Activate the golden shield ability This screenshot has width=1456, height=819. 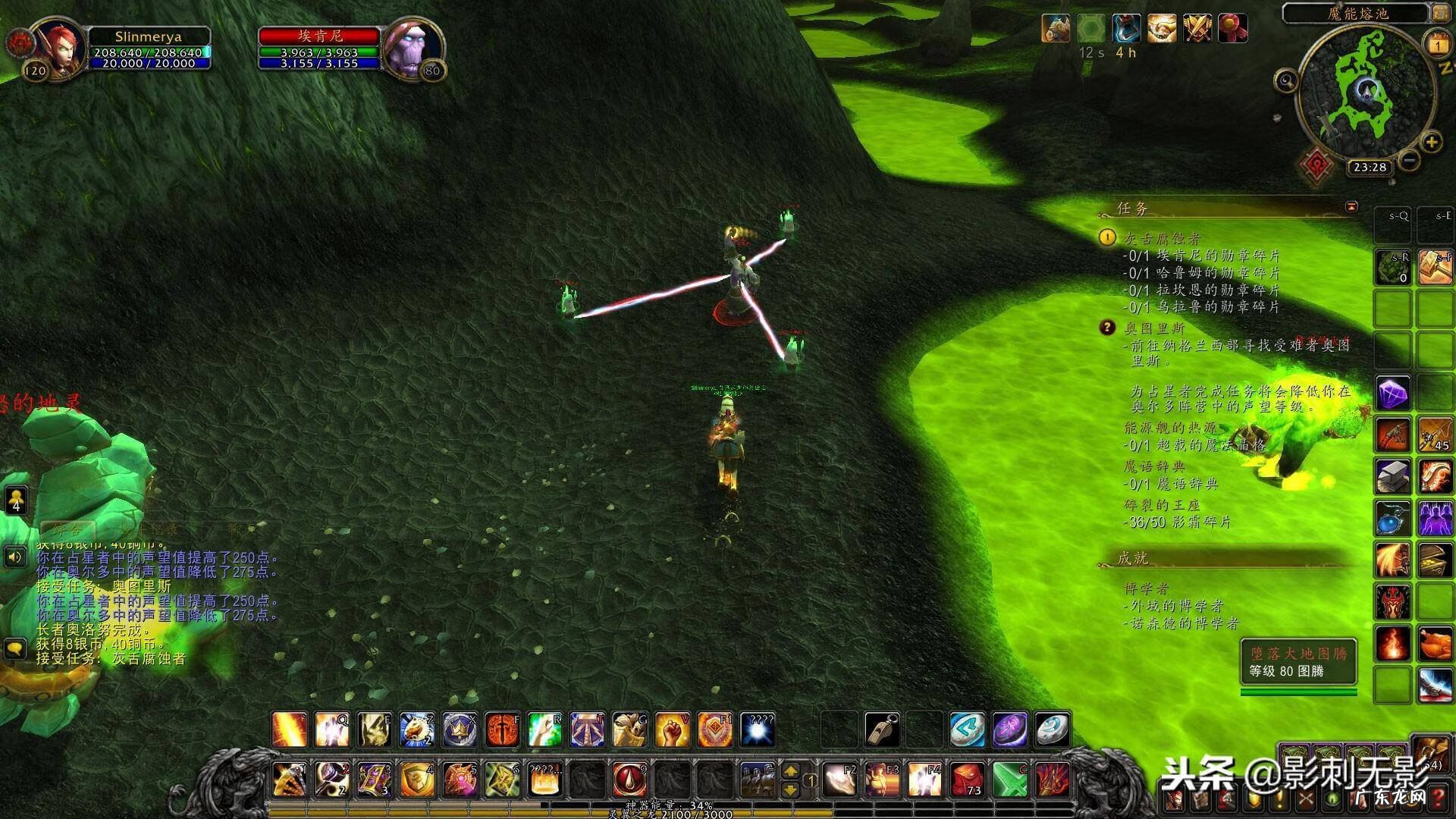point(416,780)
